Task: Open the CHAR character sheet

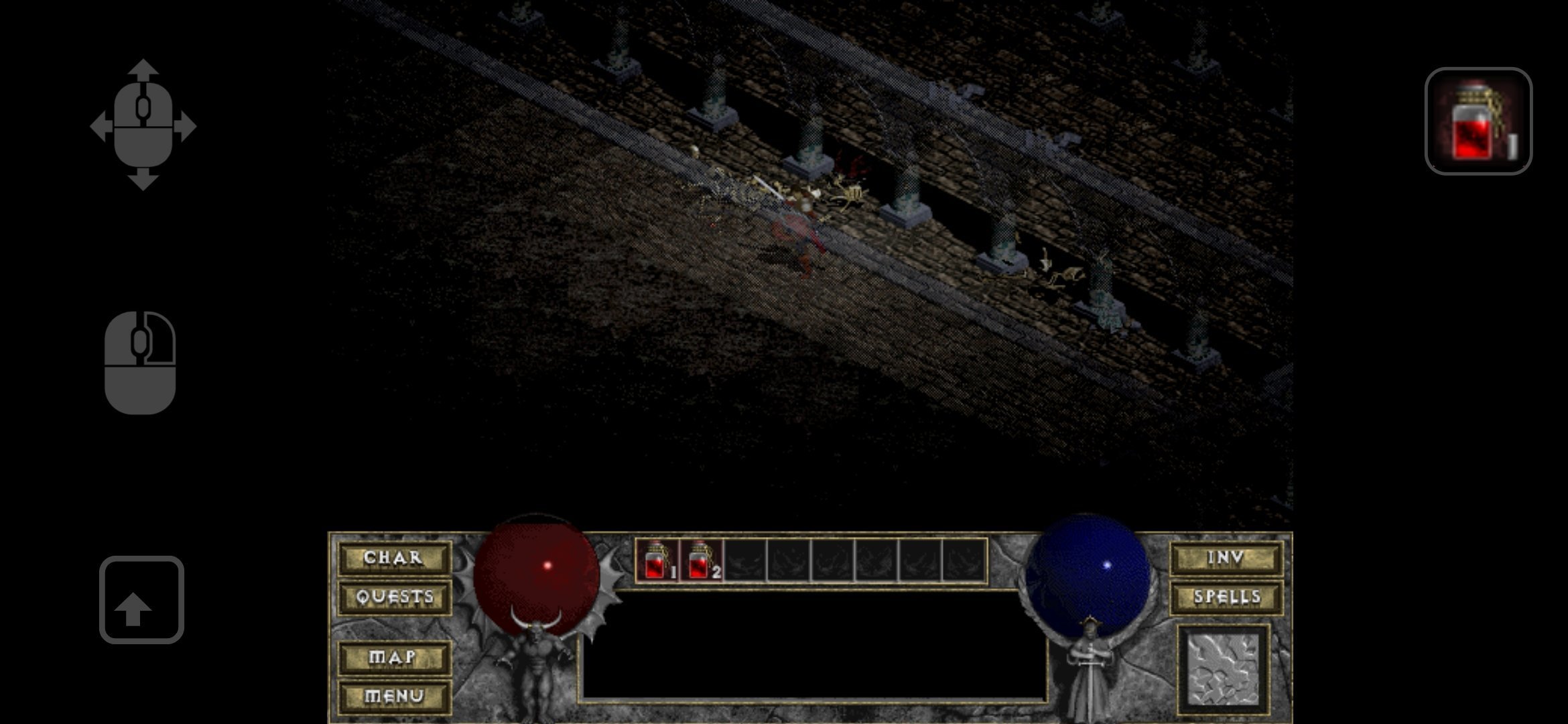Action: [393, 558]
